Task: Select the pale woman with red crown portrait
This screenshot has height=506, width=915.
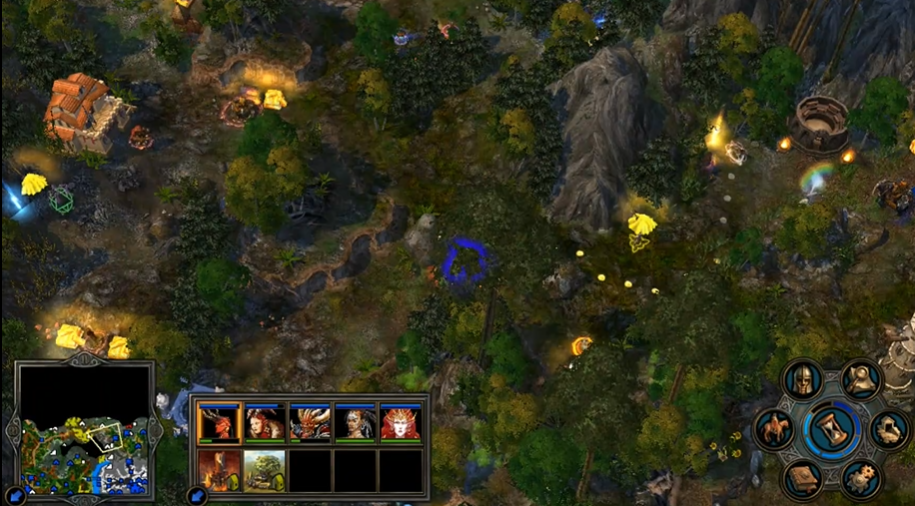Action: [x=400, y=423]
